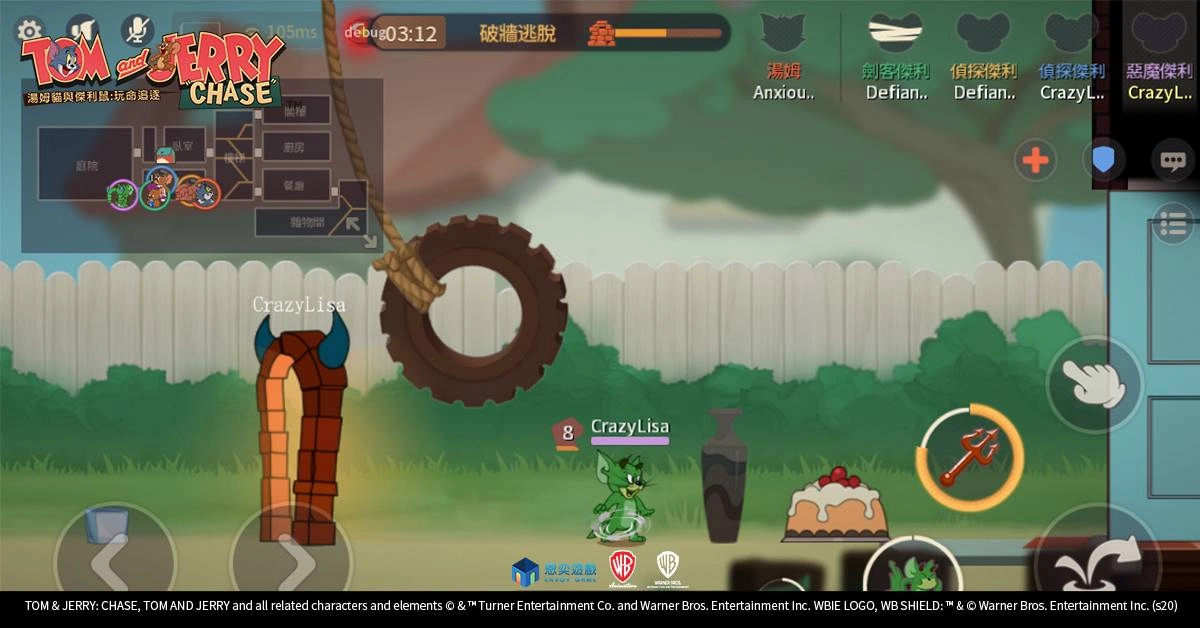Toggle the voice speaker icon
1200x628 pixels.
pyautogui.click(x=82, y=30)
